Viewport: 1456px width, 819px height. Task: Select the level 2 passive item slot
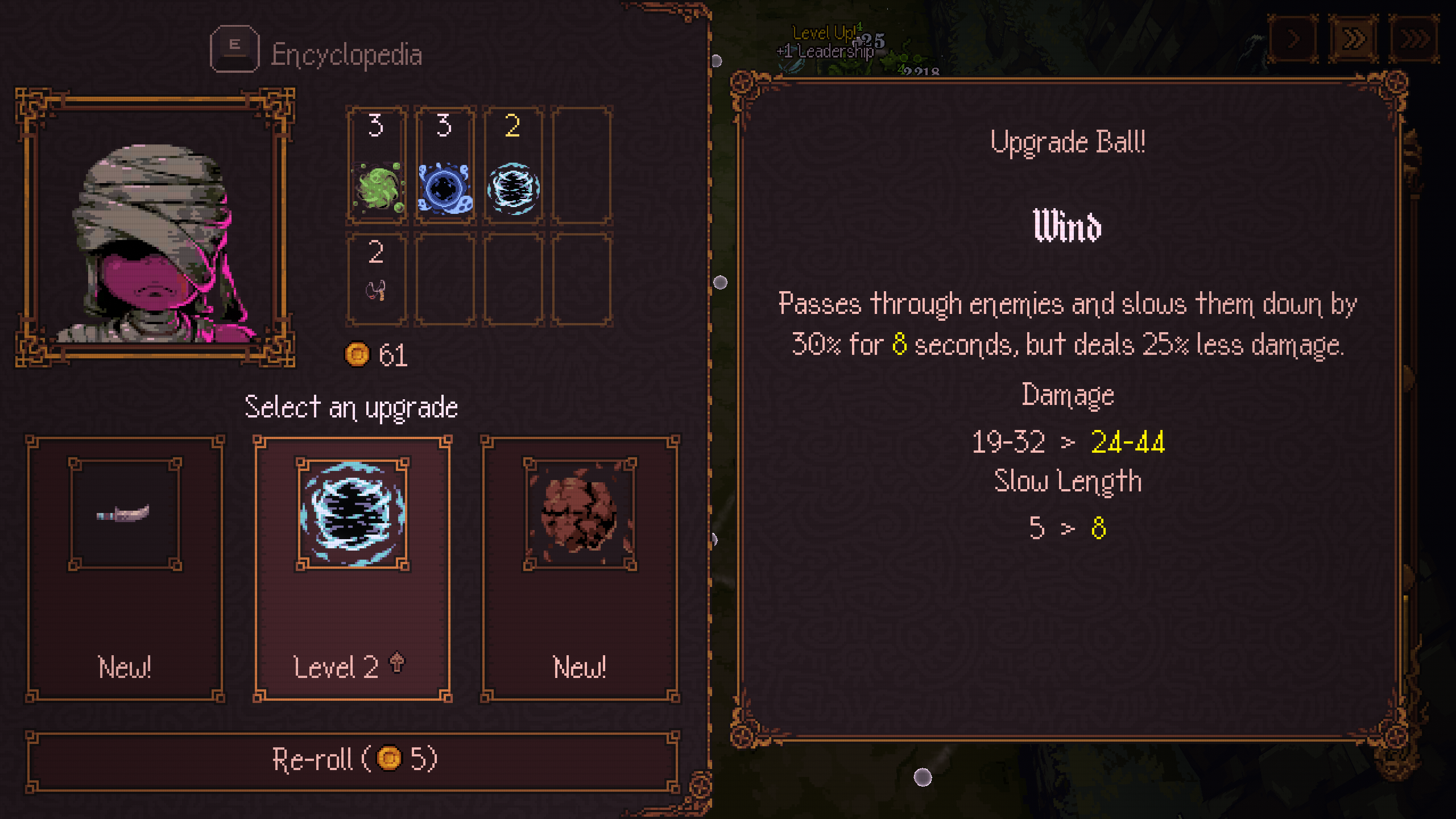point(377,279)
